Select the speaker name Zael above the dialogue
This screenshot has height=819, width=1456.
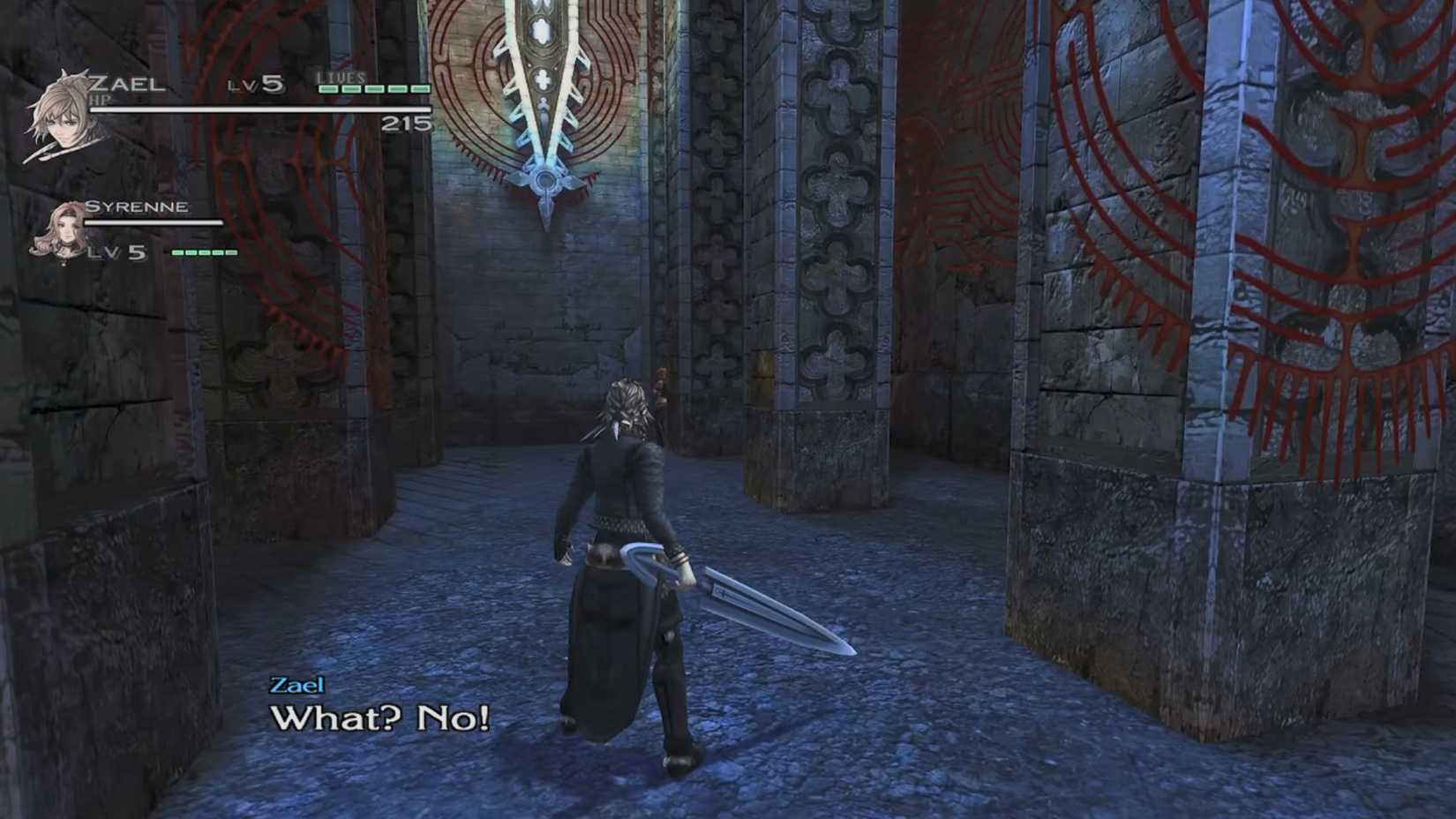tap(297, 685)
